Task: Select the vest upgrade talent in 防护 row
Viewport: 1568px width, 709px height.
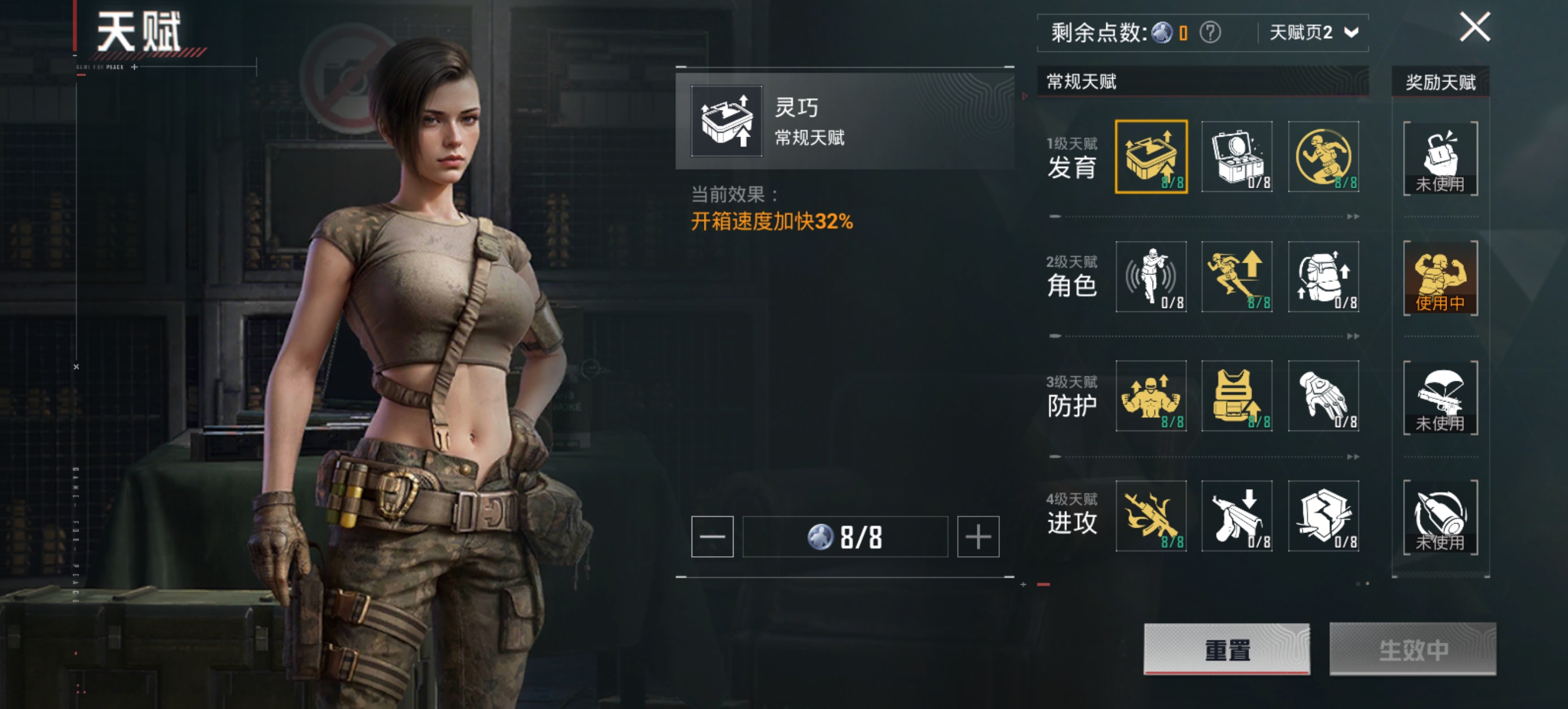Action: pos(1237,396)
